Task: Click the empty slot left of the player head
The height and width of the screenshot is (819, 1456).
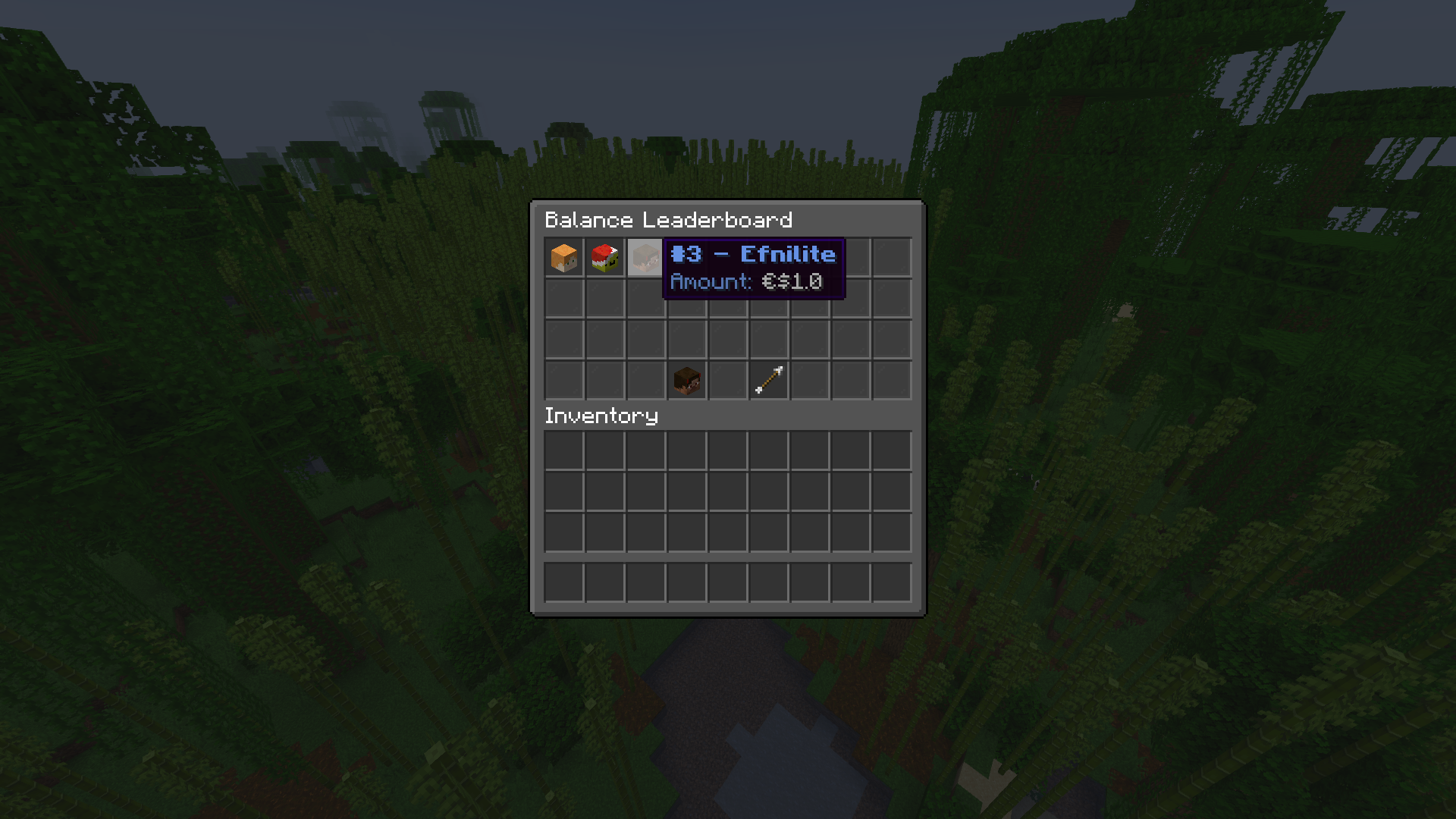Action: (x=645, y=380)
